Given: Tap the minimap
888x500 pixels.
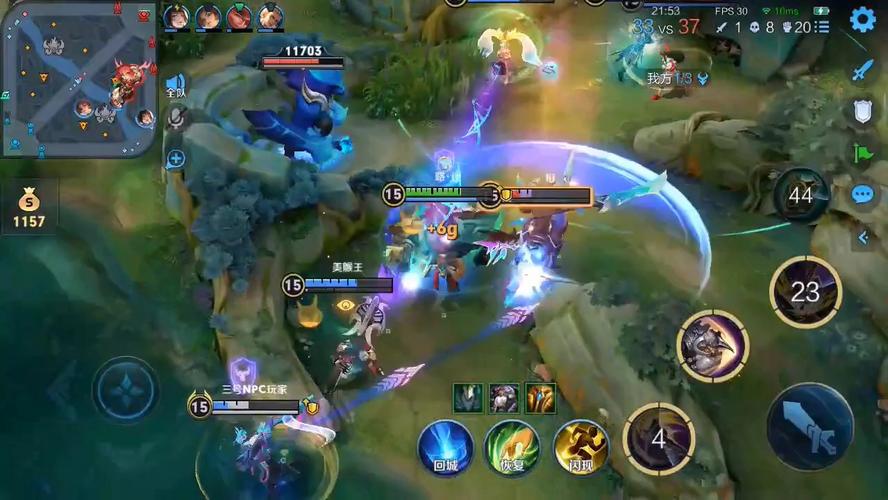Looking at the screenshot, I should 78,78.
